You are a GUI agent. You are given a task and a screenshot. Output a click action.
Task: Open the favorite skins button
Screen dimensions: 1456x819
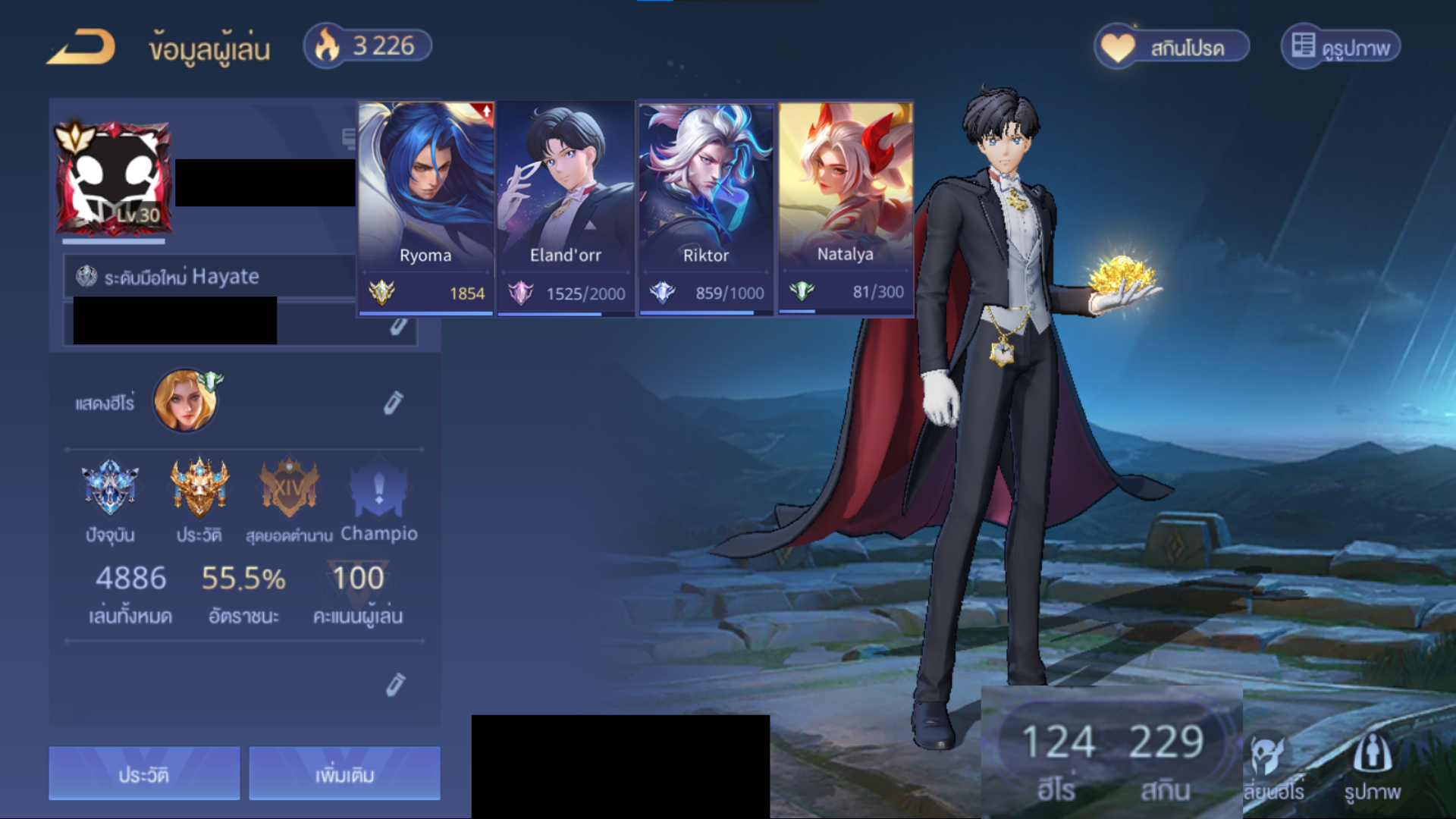tap(1172, 47)
